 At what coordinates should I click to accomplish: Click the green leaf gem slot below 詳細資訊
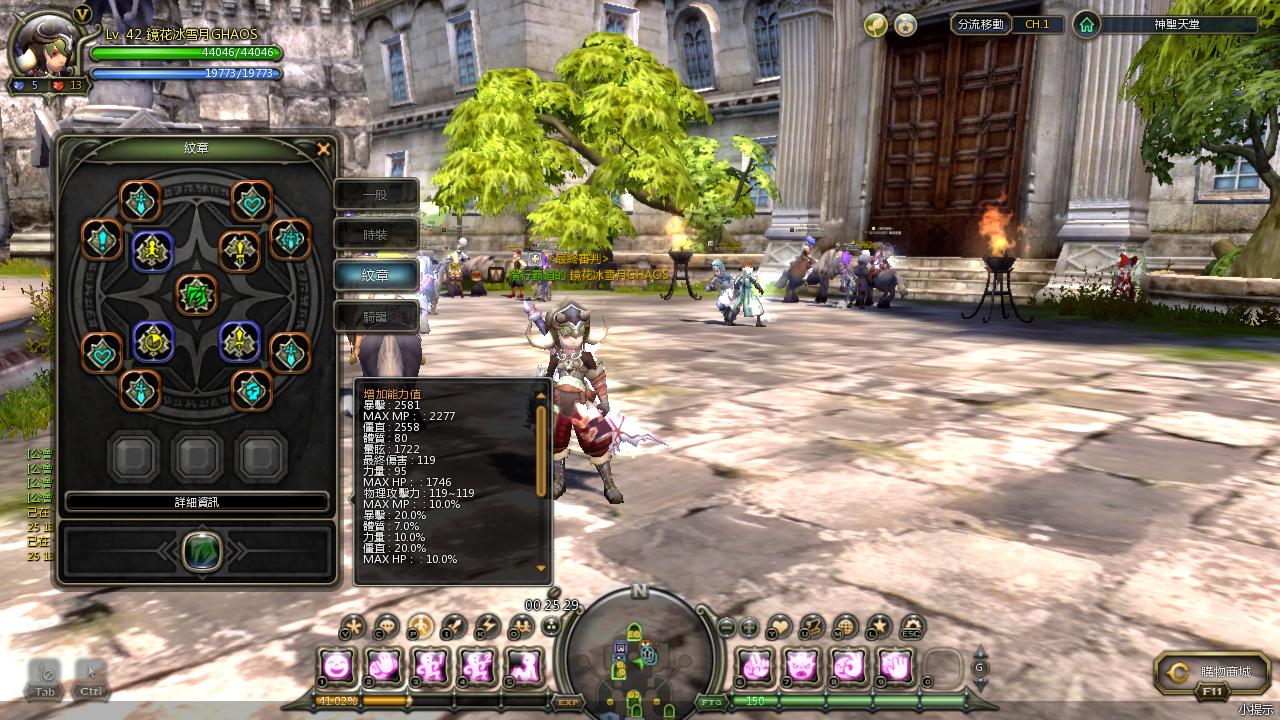click(x=201, y=551)
